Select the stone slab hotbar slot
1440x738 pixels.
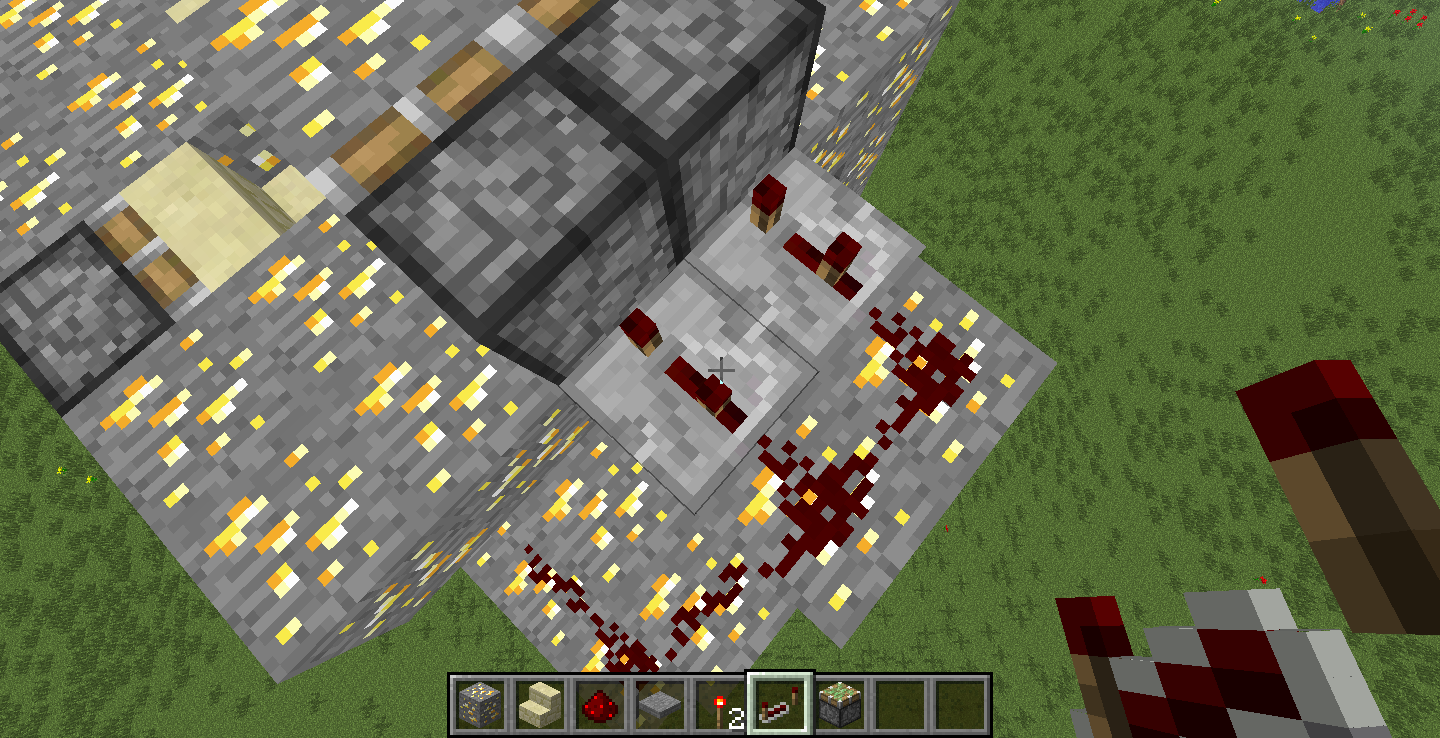click(x=659, y=703)
